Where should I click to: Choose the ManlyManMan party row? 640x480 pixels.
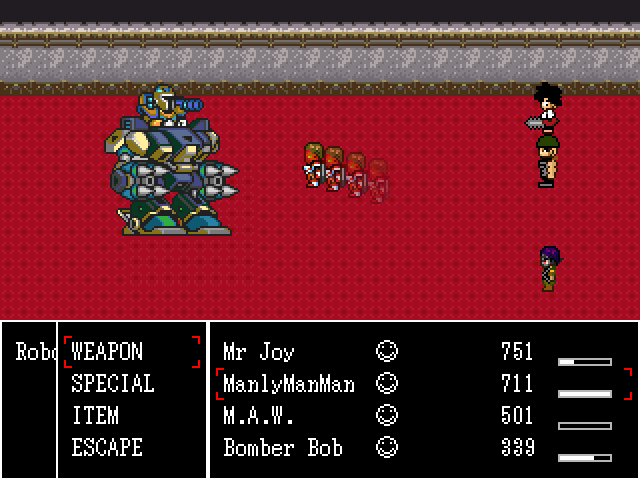click(289, 384)
